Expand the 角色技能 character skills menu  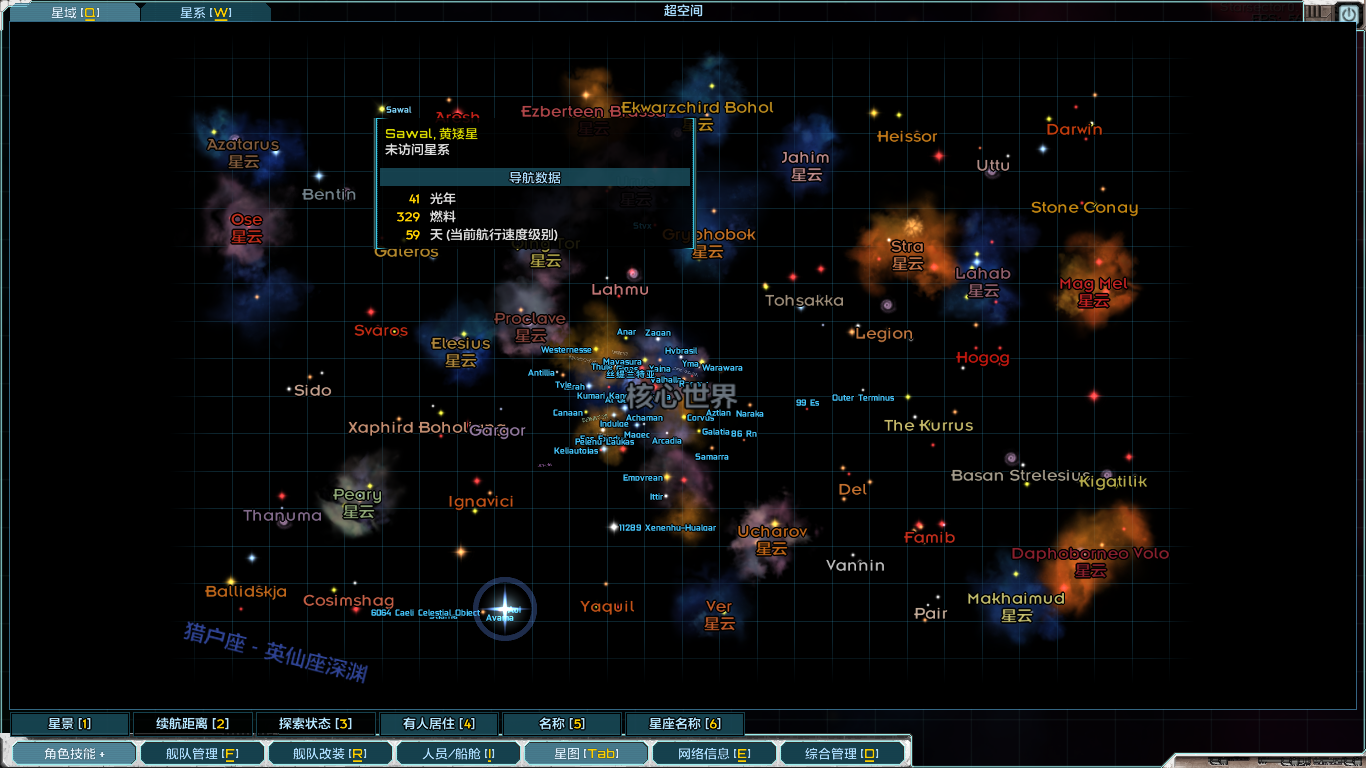click(73, 754)
